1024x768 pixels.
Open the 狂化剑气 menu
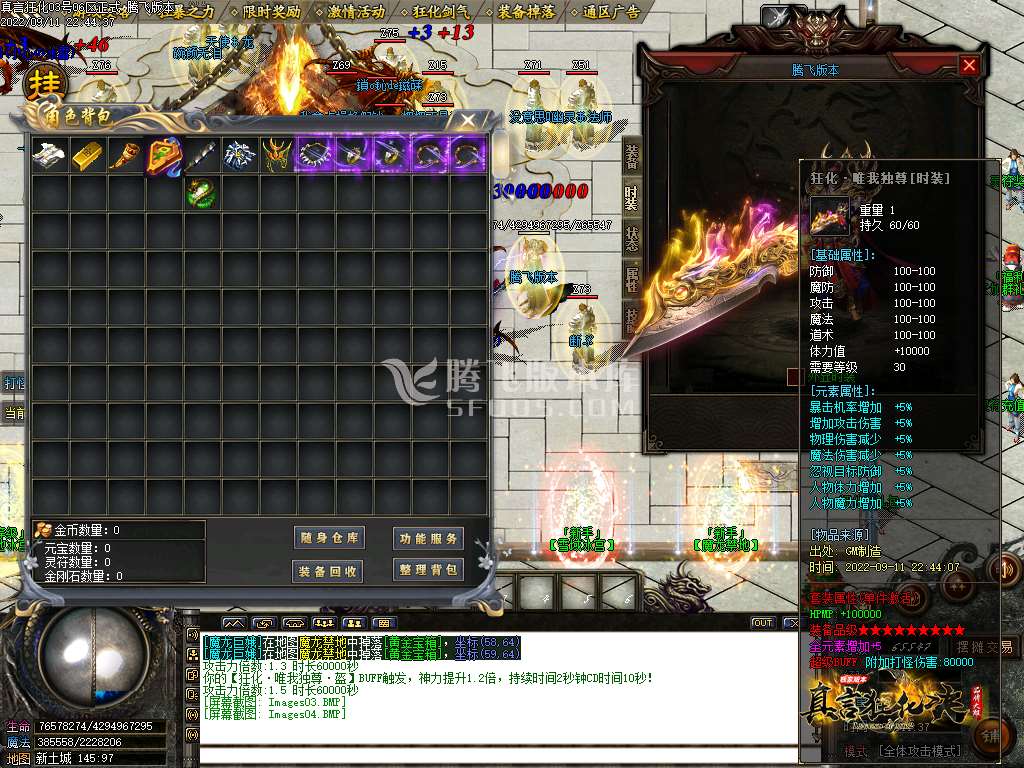click(441, 12)
